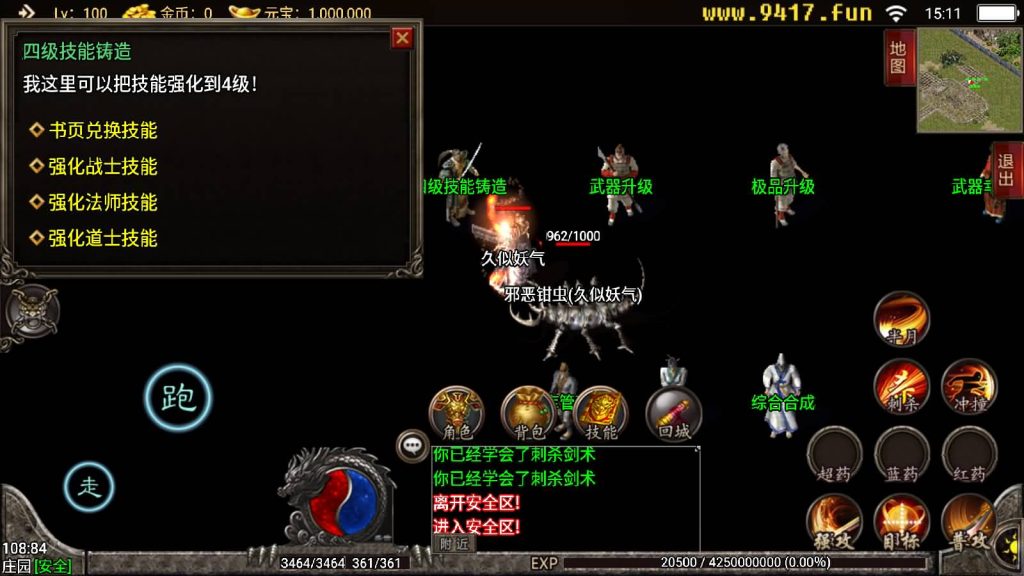Tap the red 退出 exit button
Screen dimensions: 1024x576
[1006, 170]
